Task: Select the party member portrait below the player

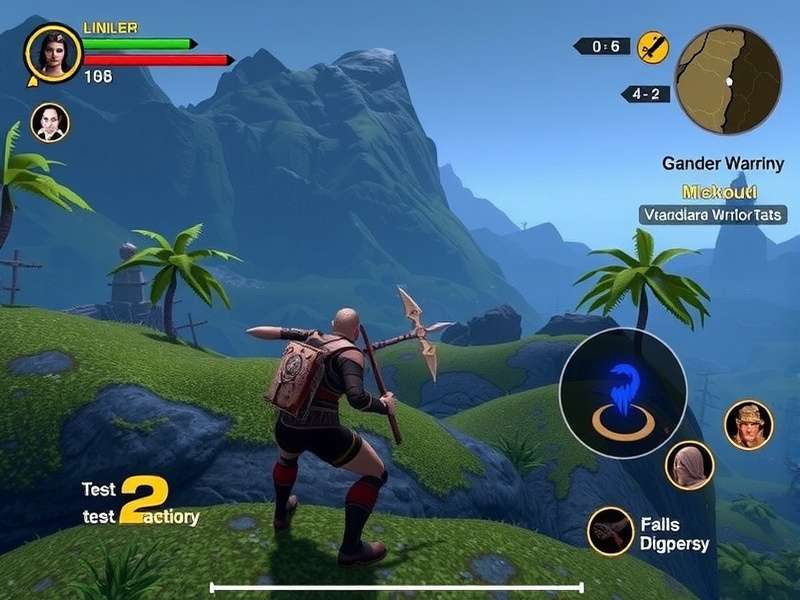Action: [50, 123]
